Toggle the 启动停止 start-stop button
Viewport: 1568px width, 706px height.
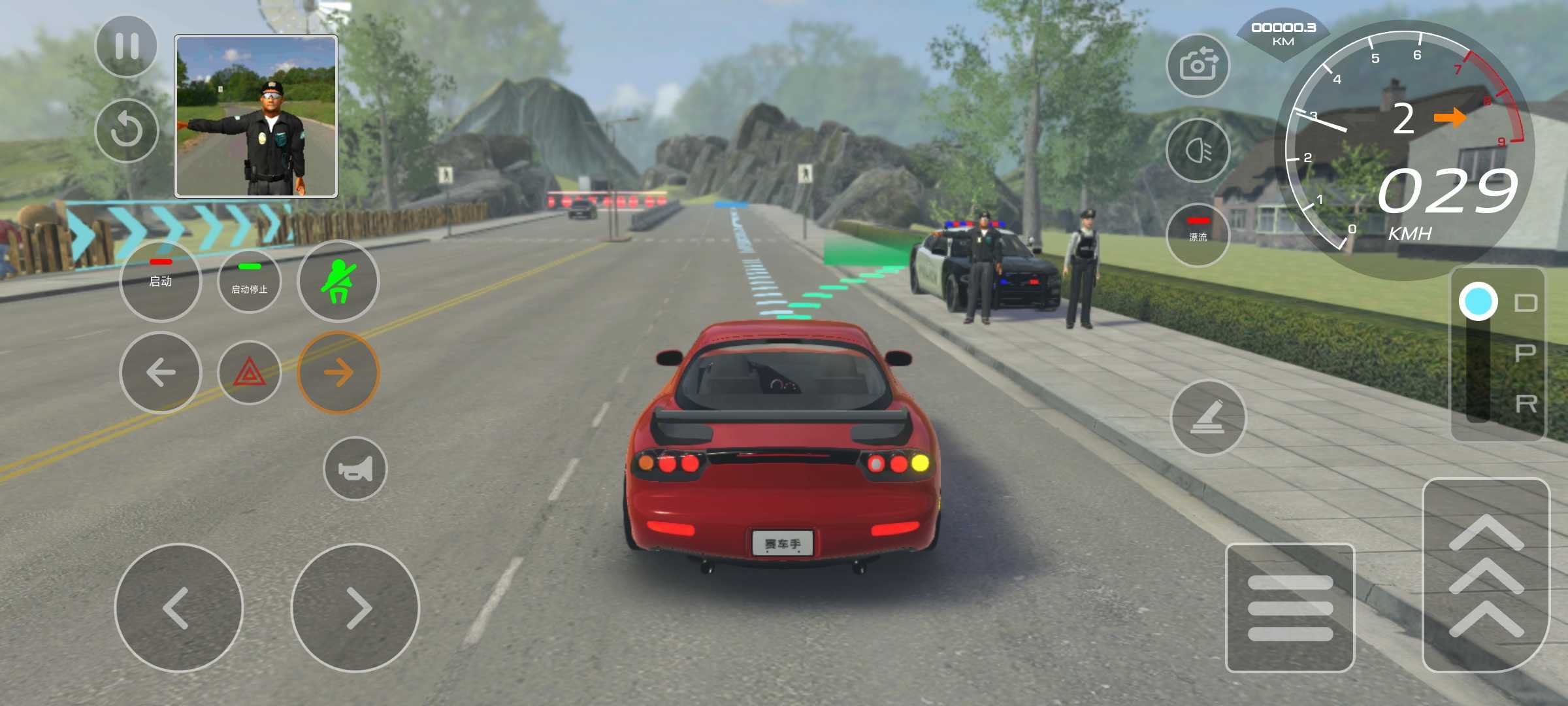[x=250, y=280]
